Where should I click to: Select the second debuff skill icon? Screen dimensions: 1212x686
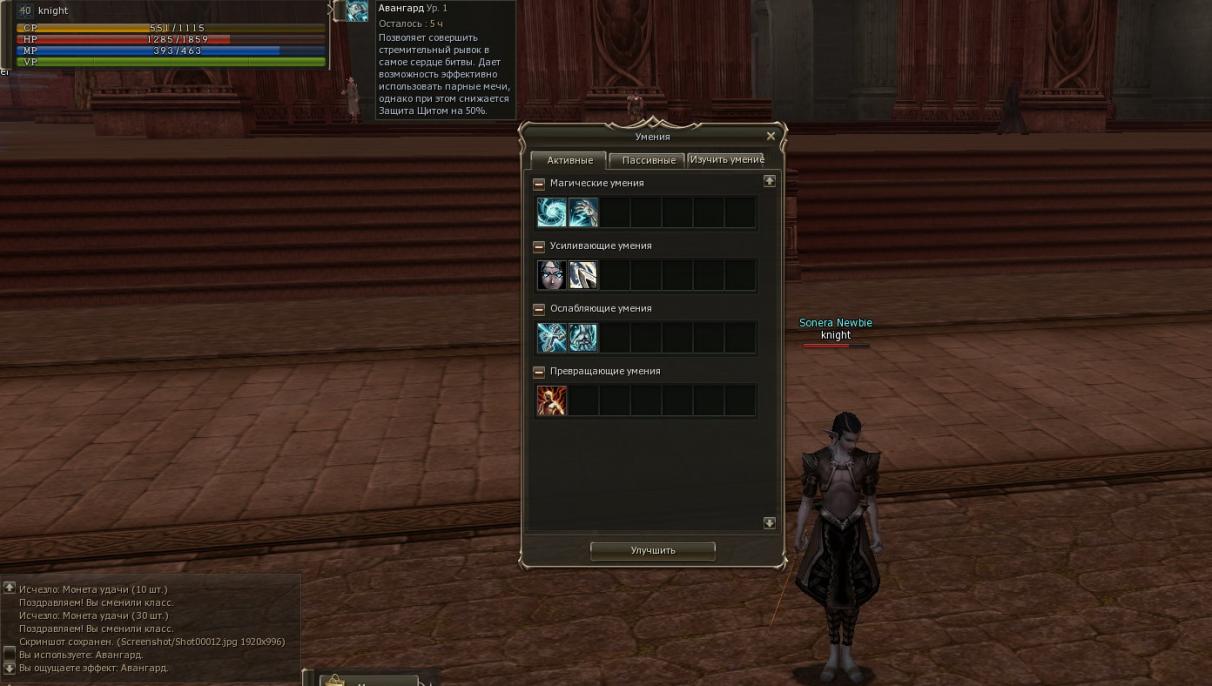click(583, 338)
